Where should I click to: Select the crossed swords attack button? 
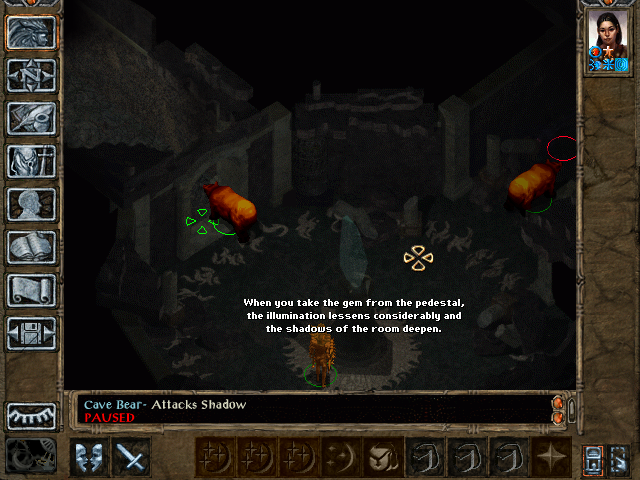point(131,457)
